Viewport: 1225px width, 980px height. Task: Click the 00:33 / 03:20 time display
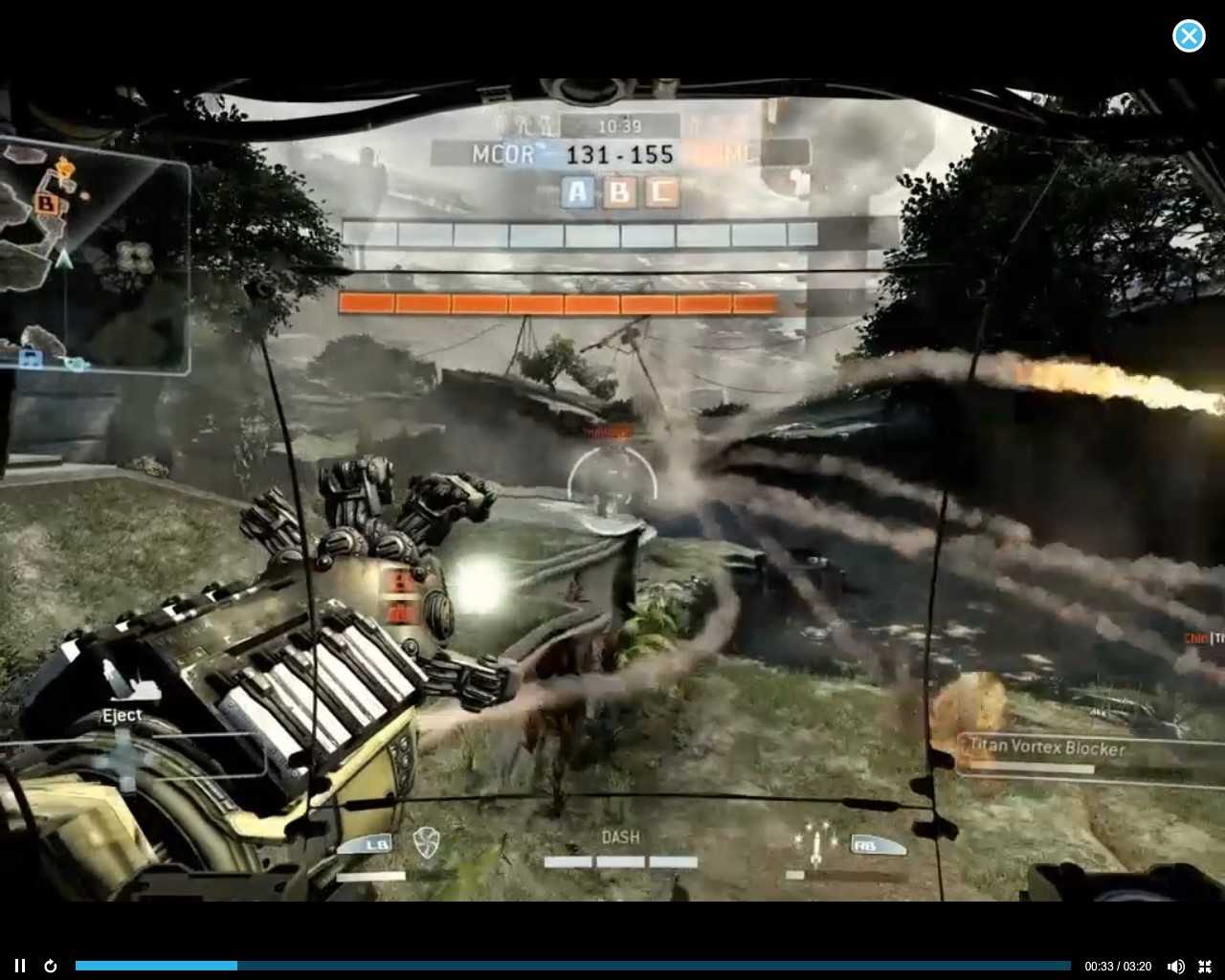(x=1116, y=967)
